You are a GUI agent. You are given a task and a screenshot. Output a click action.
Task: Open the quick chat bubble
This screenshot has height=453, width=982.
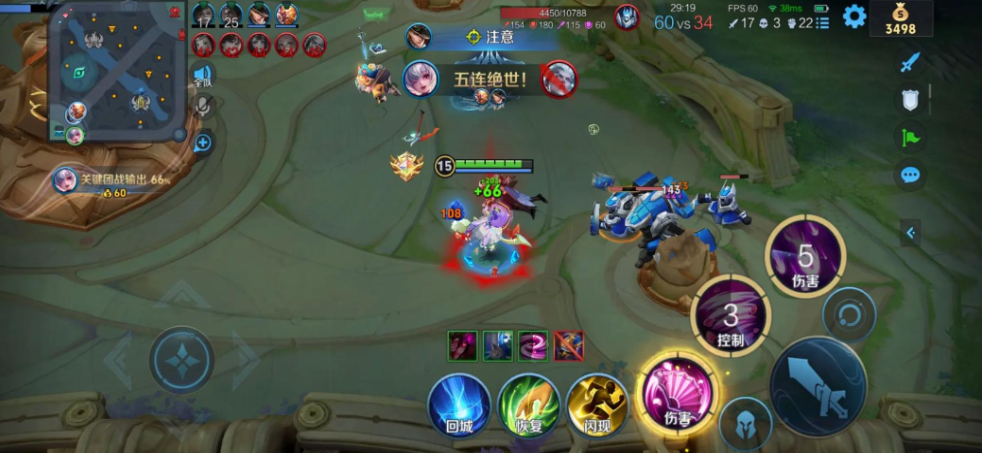click(x=909, y=175)
